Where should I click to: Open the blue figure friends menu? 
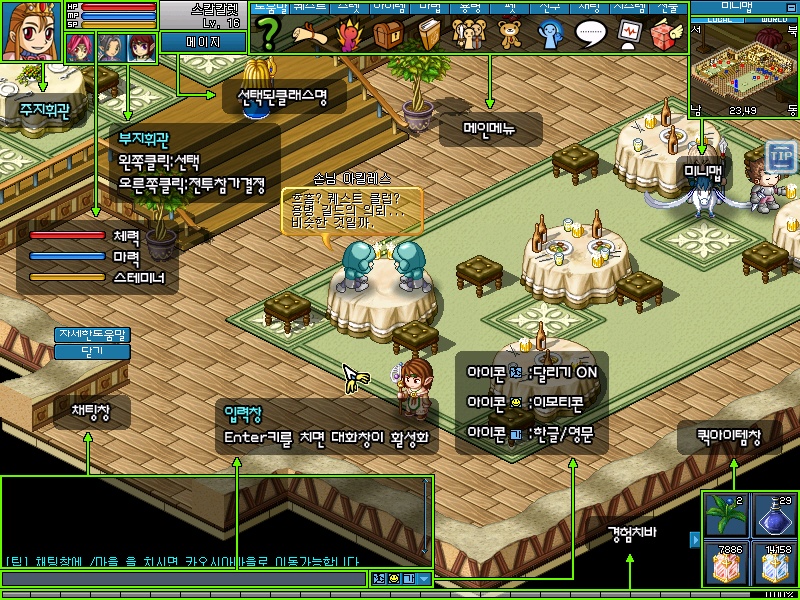551,35
